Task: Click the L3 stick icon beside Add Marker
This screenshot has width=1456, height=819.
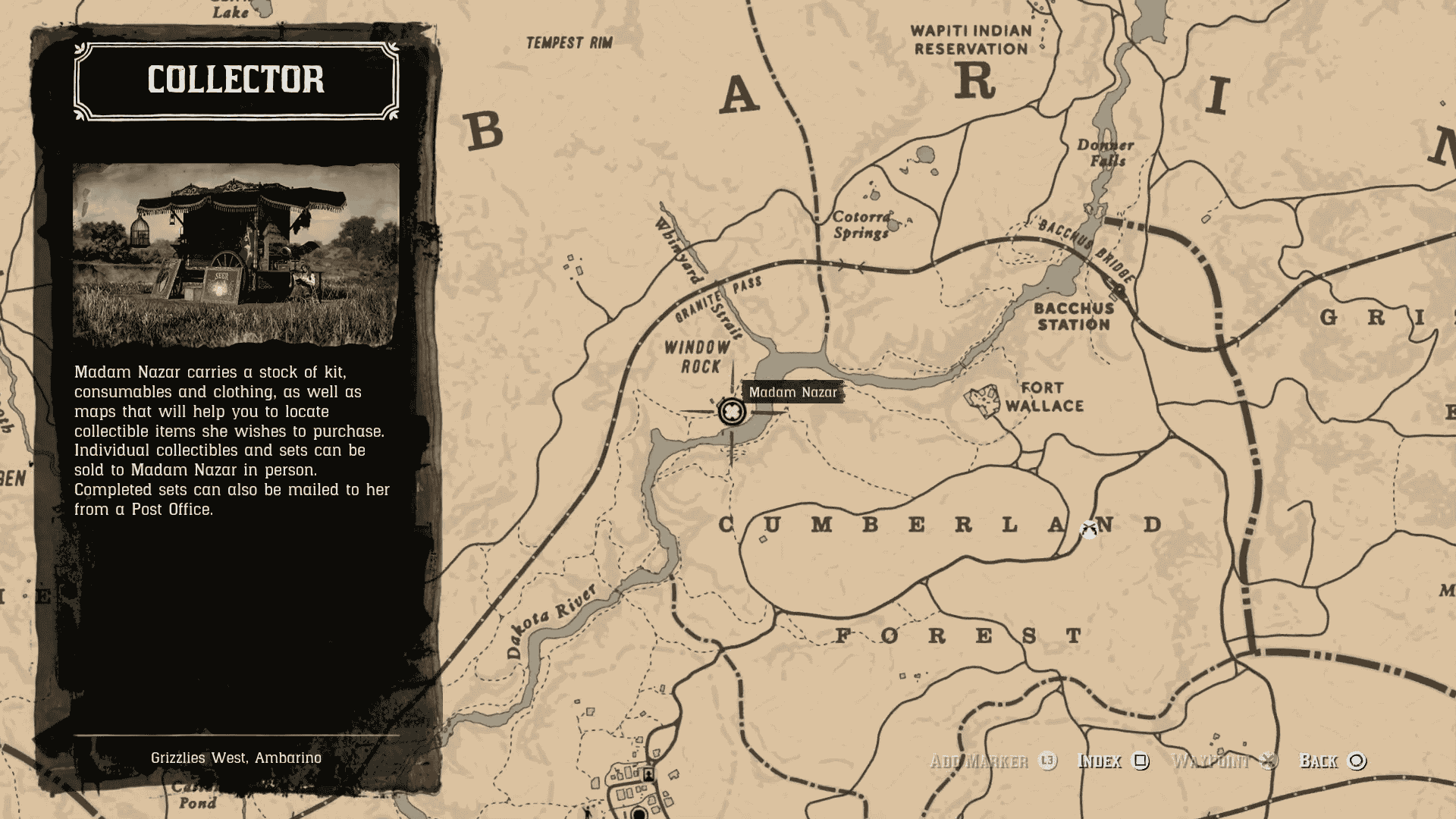Action: (x=1047, y=761)
